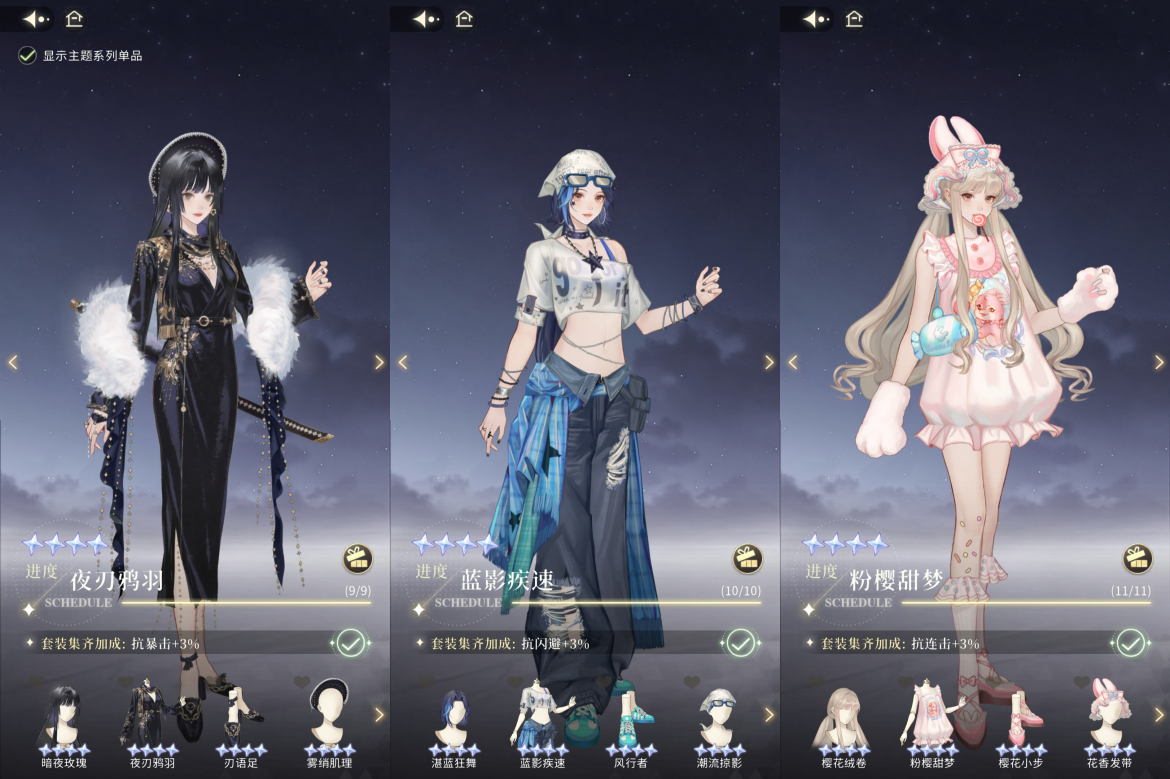The image size is (1170, 779).
Task: Open the gift box above the 9/9 progress
Action: (x=357, y=558)
